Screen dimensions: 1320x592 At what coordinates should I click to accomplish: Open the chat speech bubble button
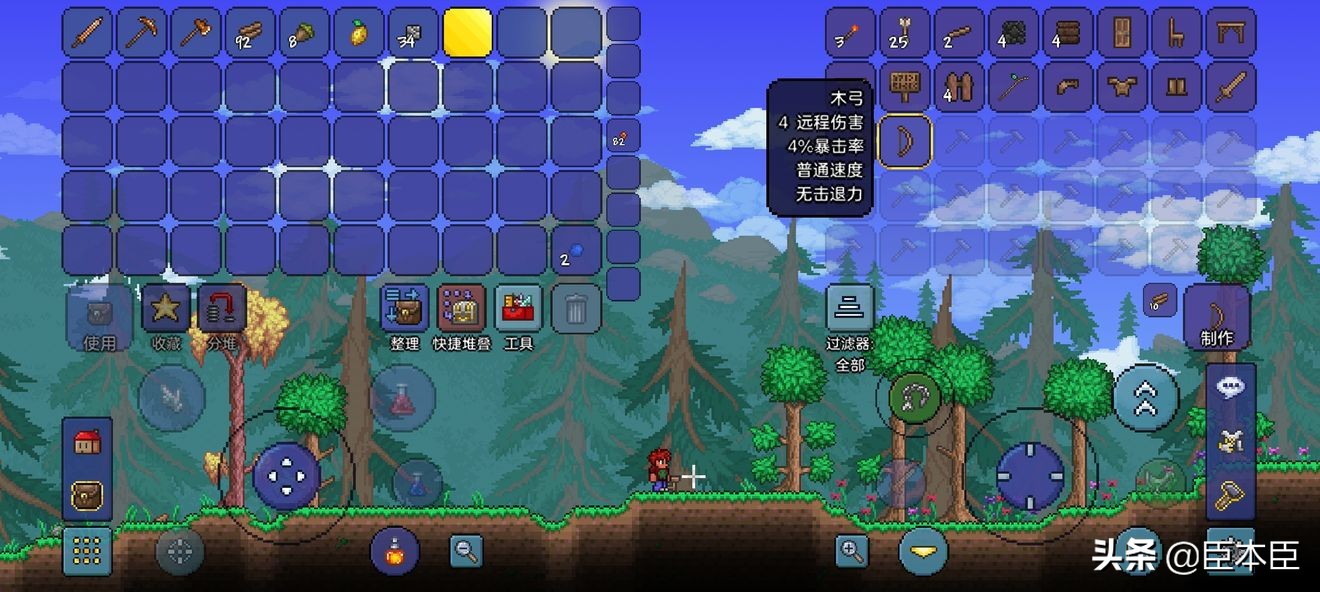pos(1231,386)
